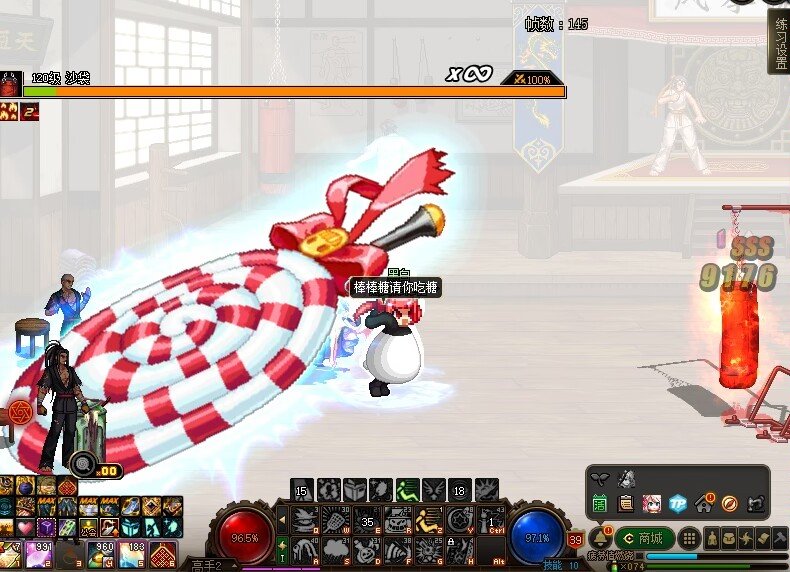Click the pink heart buff icon
The image size is (790, 572).
tap(26, 527)
